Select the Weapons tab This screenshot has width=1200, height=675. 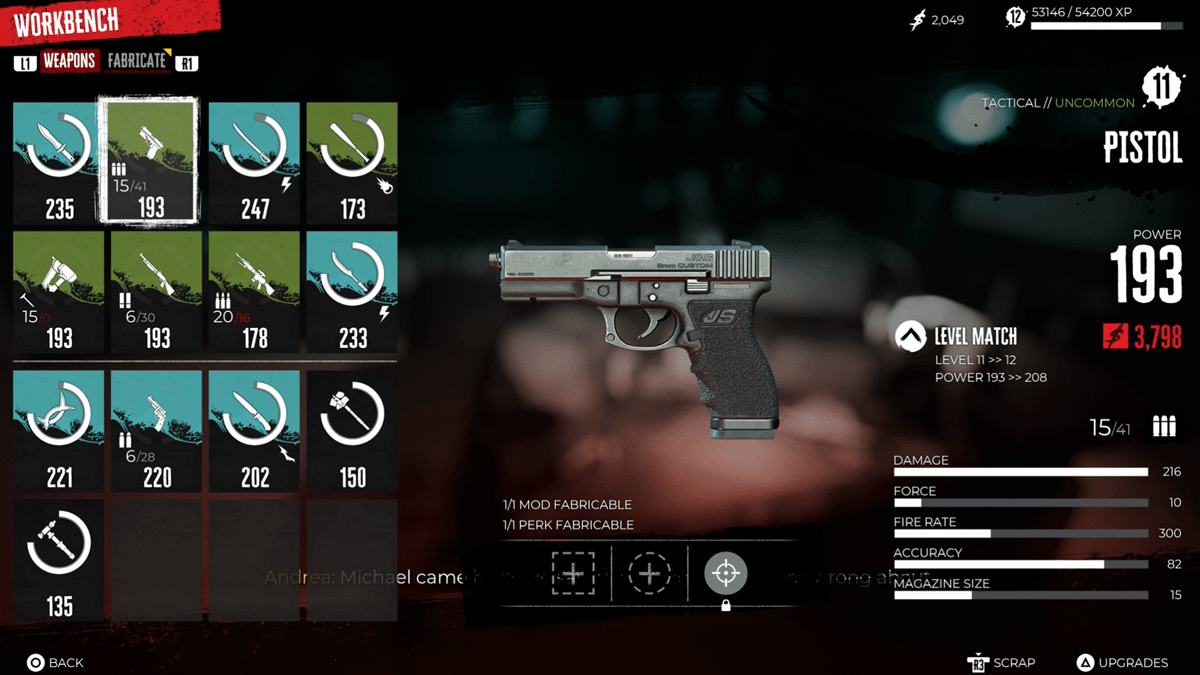point(69,61)
